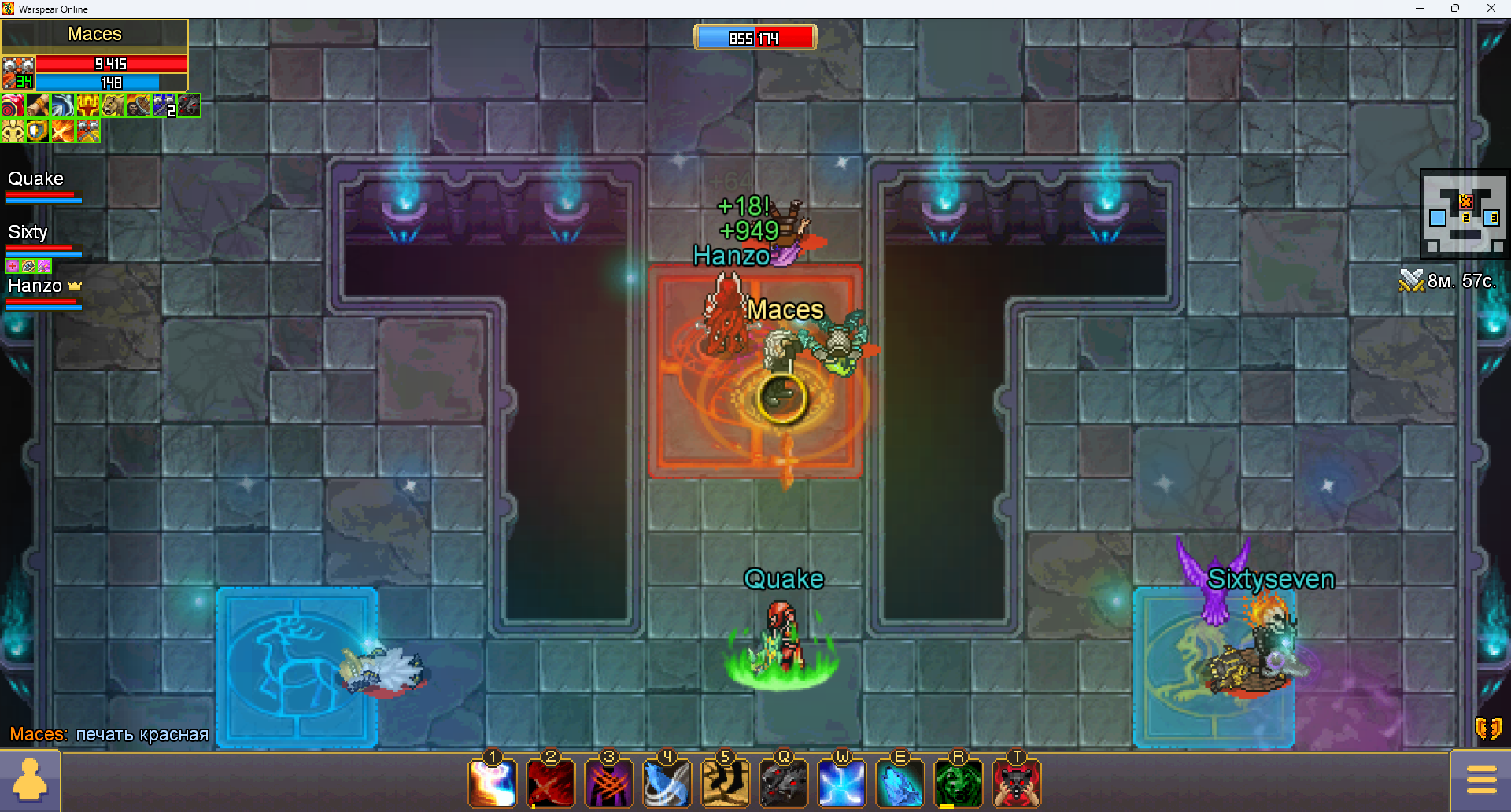Select party member Sixty in the party list
1511x812 pixels.
pos(28,233)
